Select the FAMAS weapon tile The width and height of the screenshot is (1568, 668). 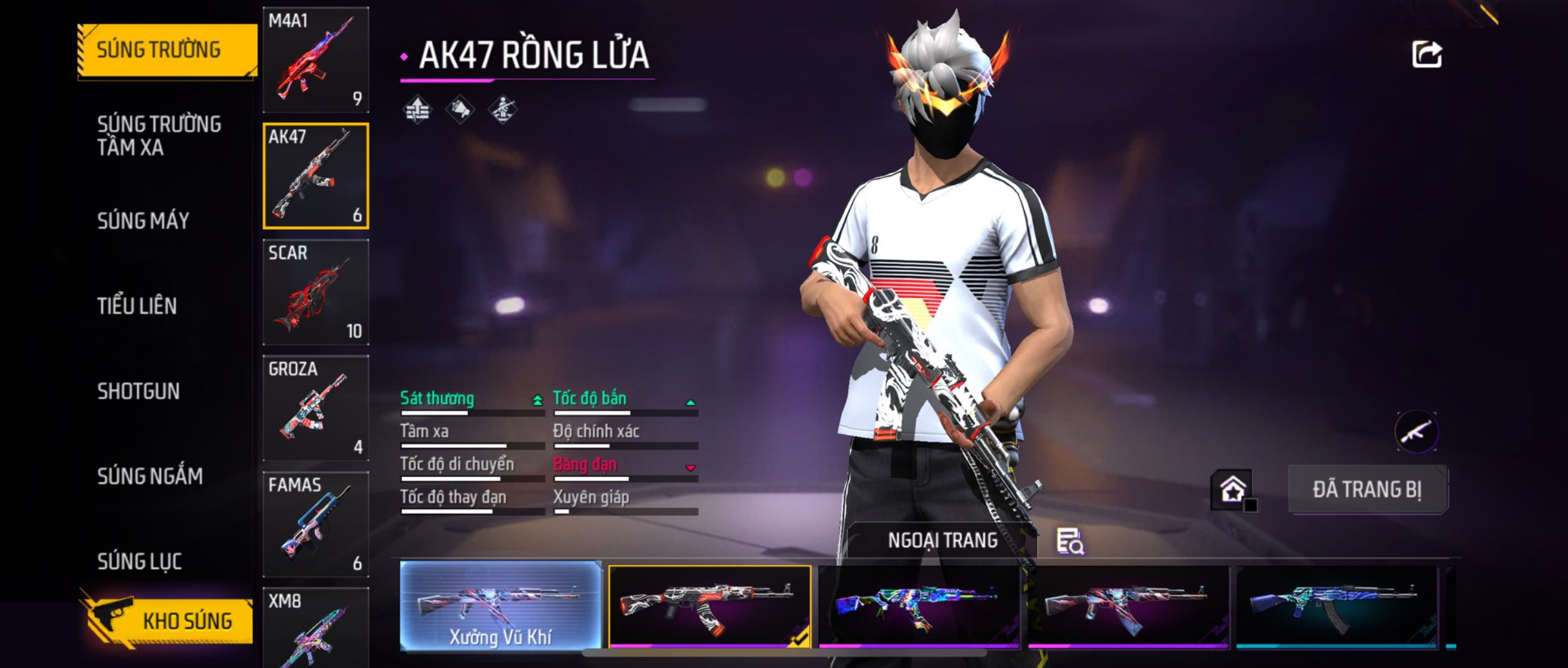(315, 524)
